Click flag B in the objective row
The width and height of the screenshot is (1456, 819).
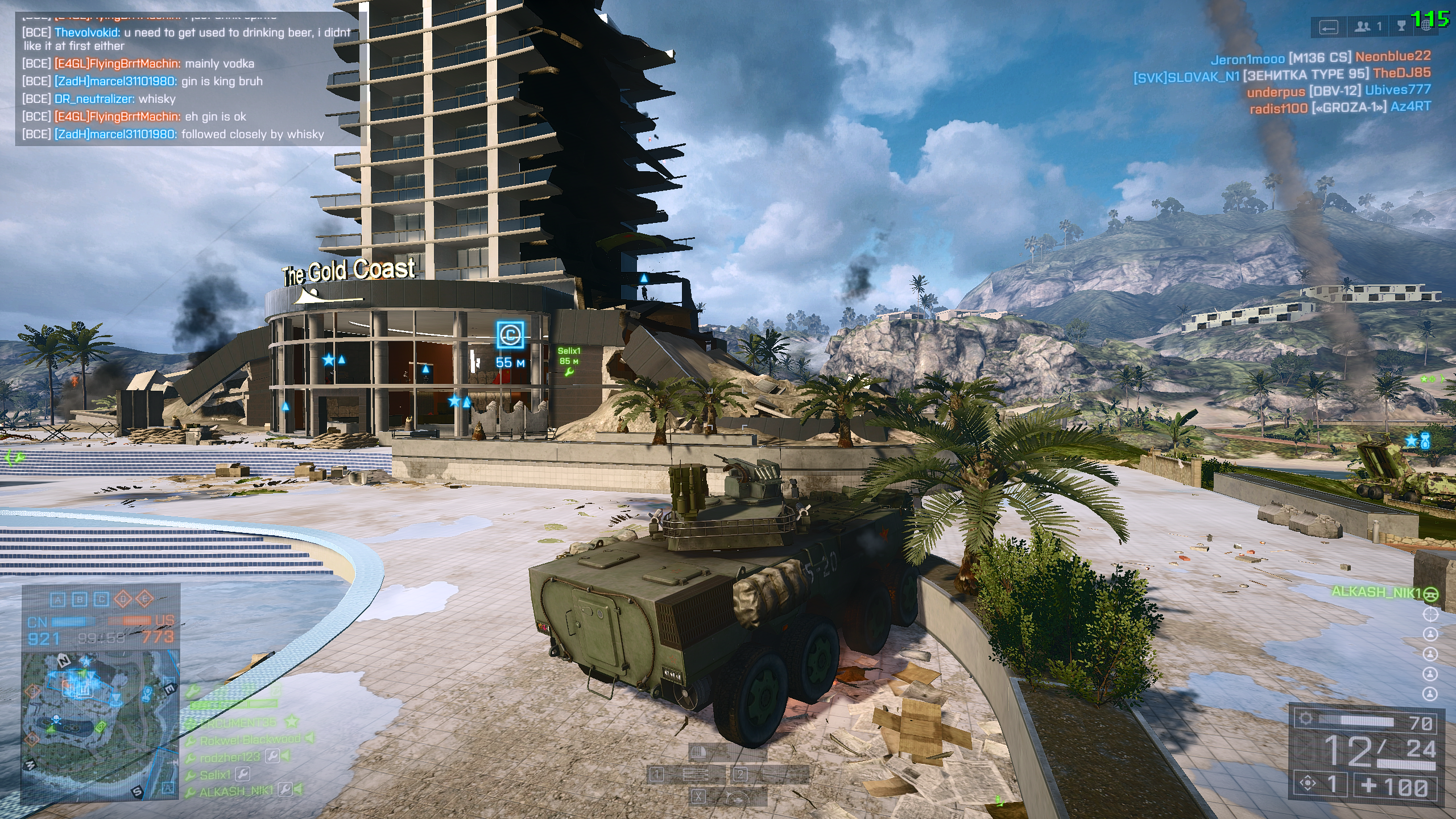80,599
